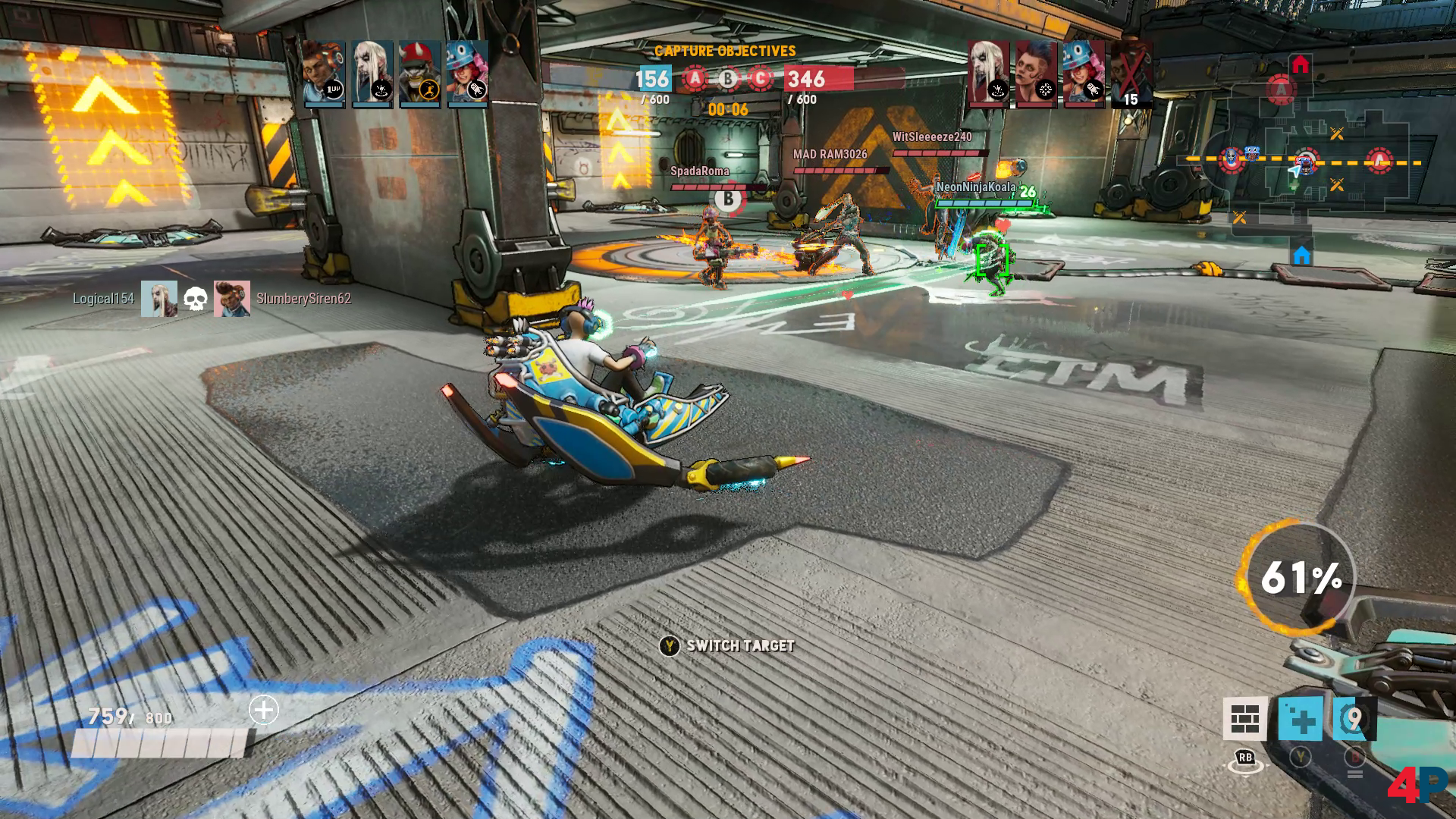Screen dimensions: 1456x819
Task: Choose the blue-team portrait with blue creature hat
Action: click(x=467, y=72)
